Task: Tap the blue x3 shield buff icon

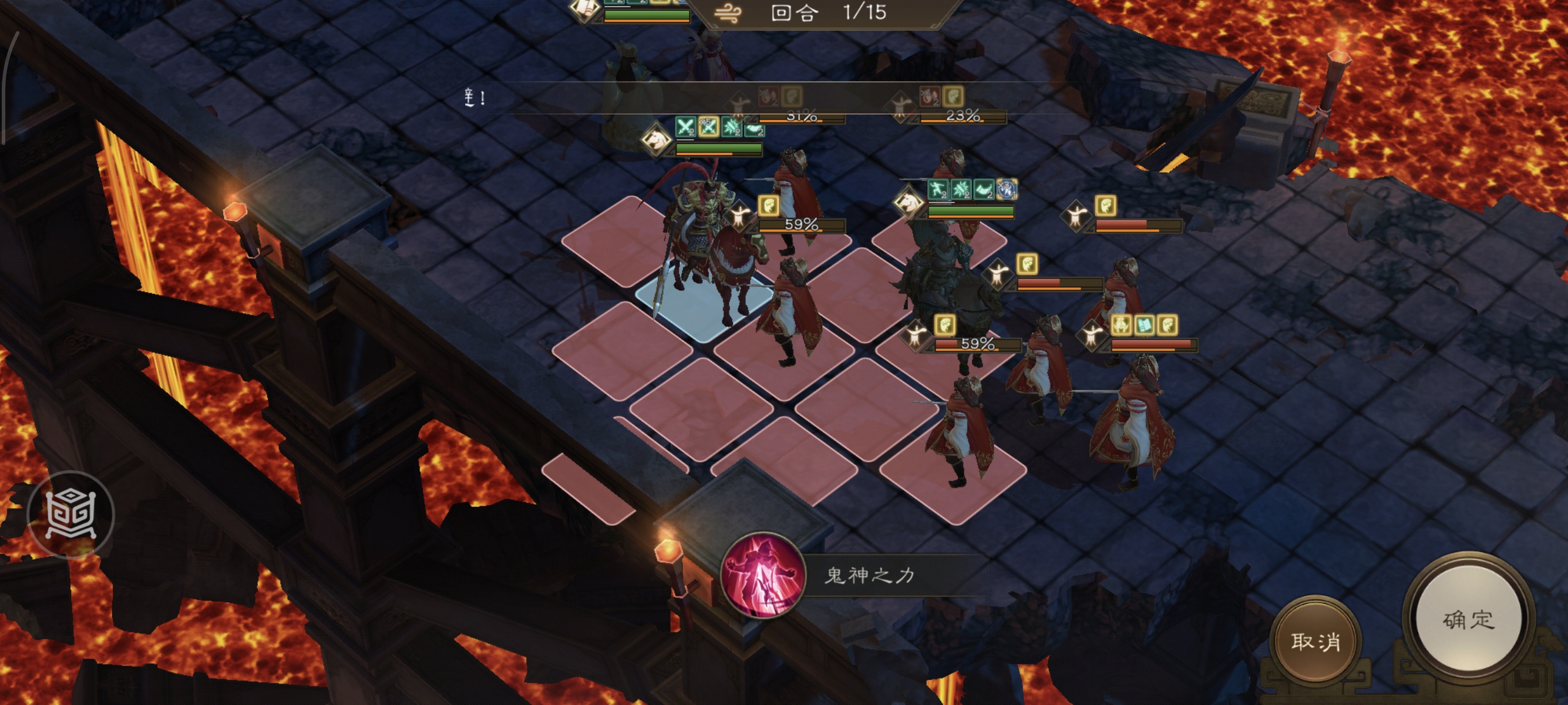Action: [1008, 189]
